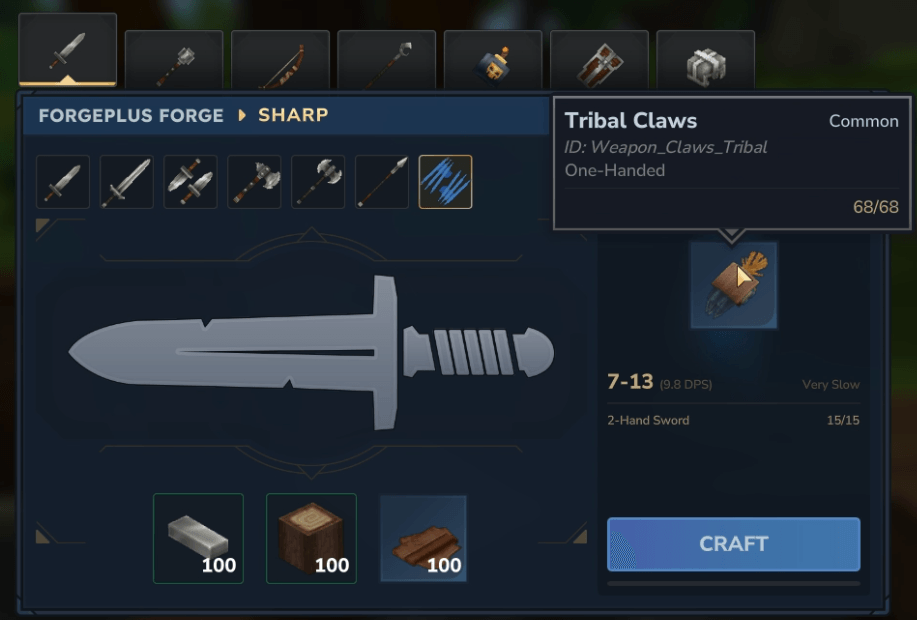Select the warhammer recipe icon
This screenshot has width=917, height=620.
(x=254, y=182)
